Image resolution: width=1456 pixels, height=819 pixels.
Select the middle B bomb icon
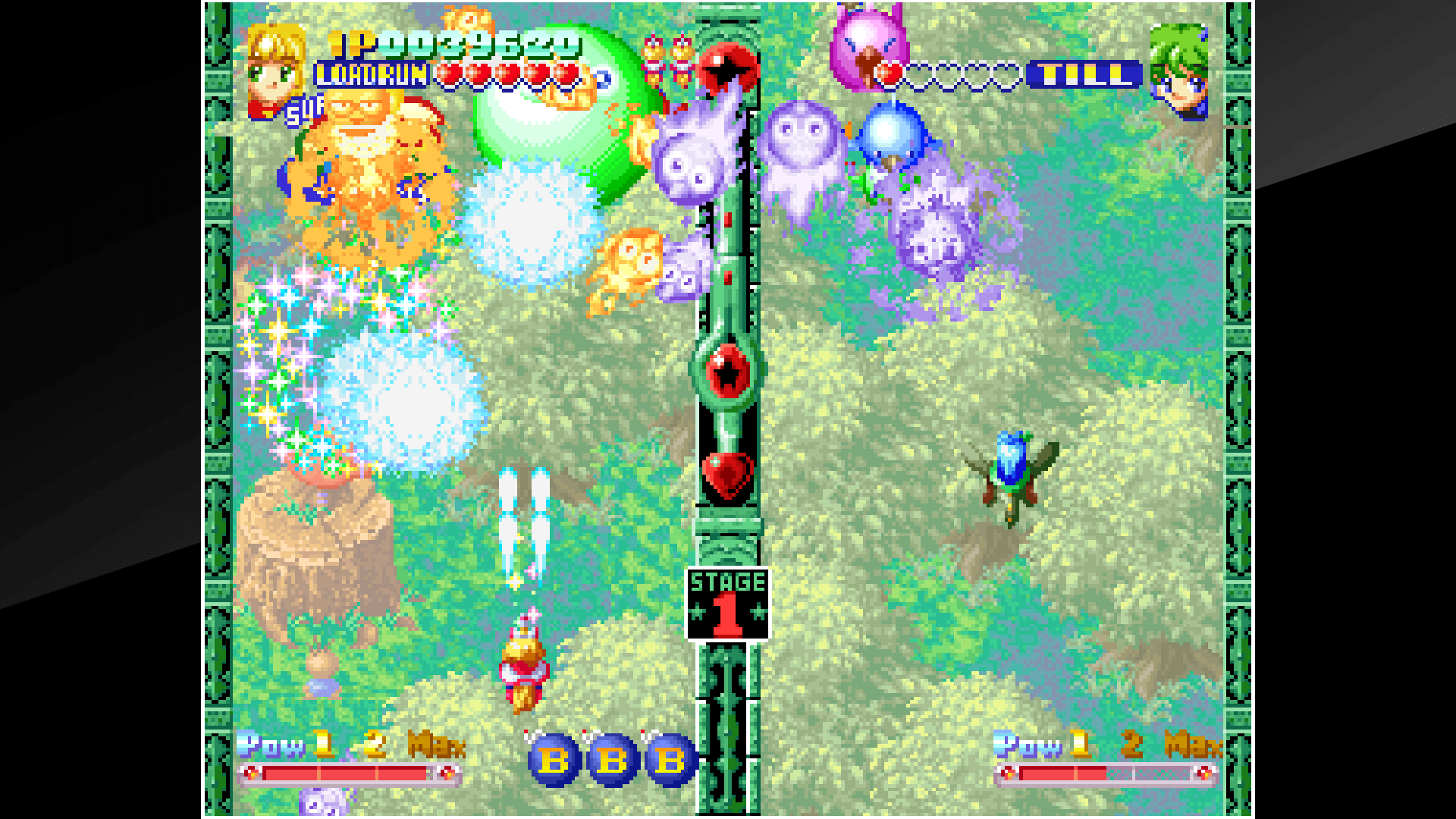610,757
